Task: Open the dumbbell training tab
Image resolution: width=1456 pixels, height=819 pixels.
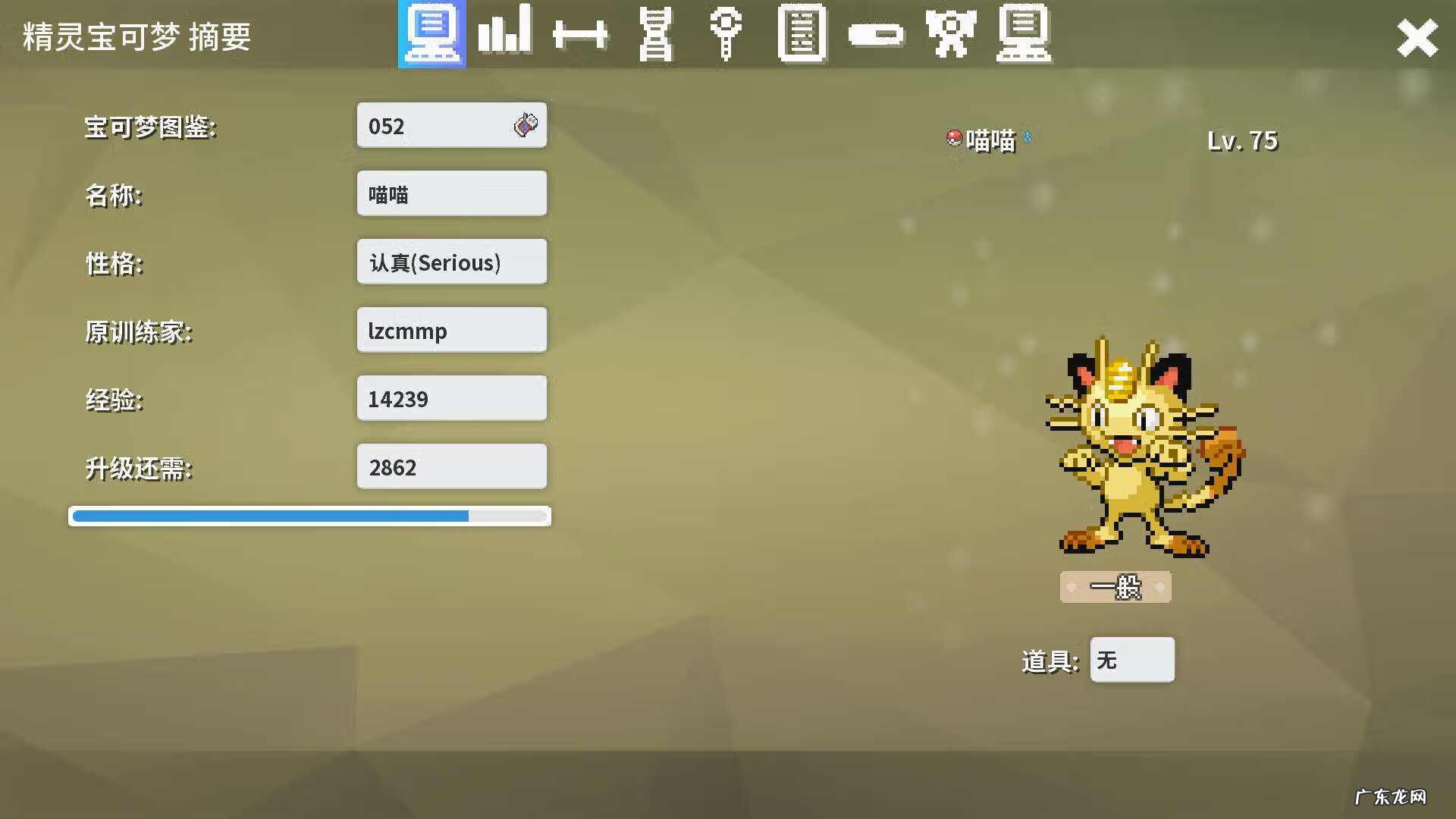Action: coord(580,35)
